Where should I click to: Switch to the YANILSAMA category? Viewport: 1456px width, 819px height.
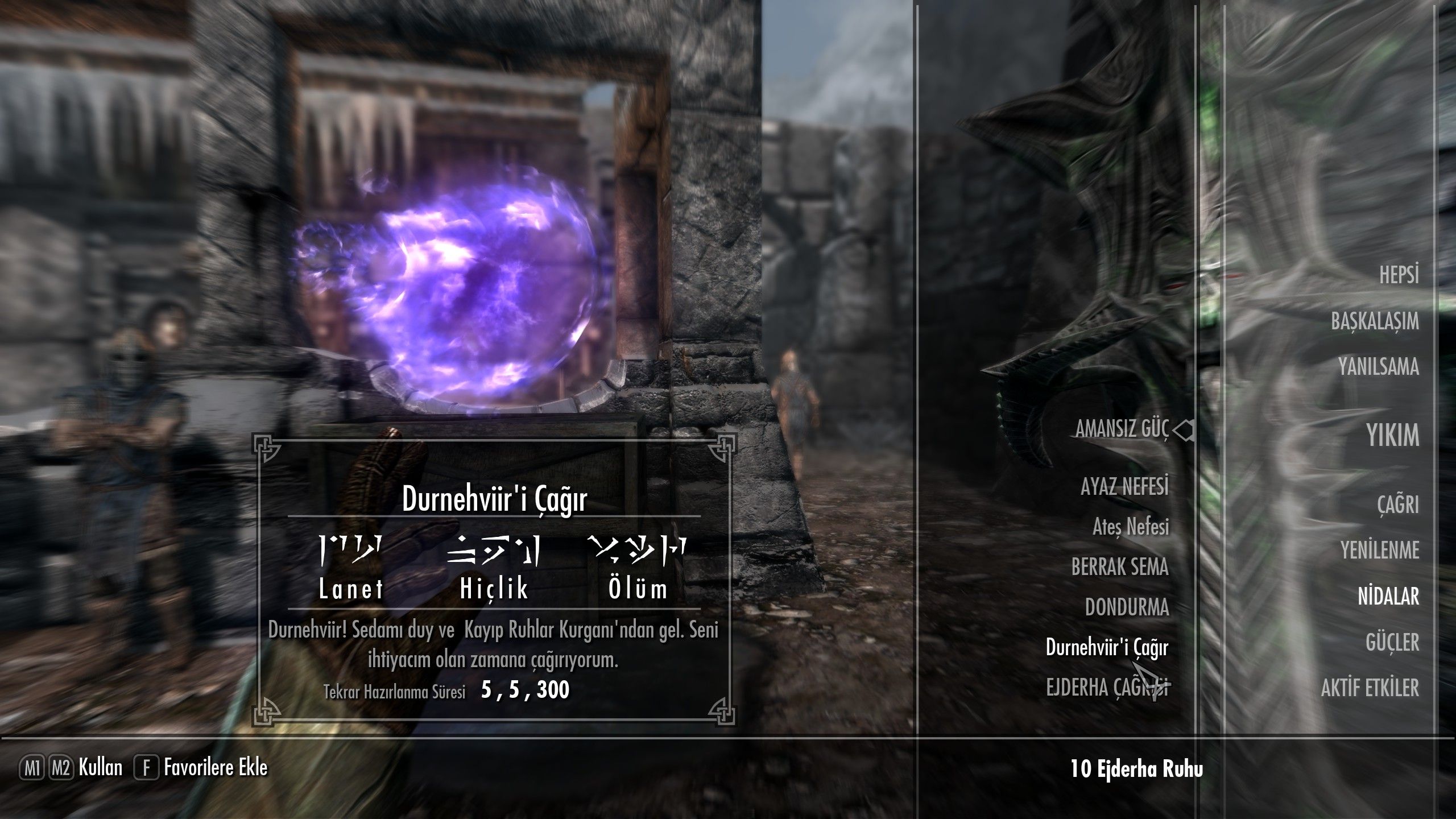pos(1378,367)
